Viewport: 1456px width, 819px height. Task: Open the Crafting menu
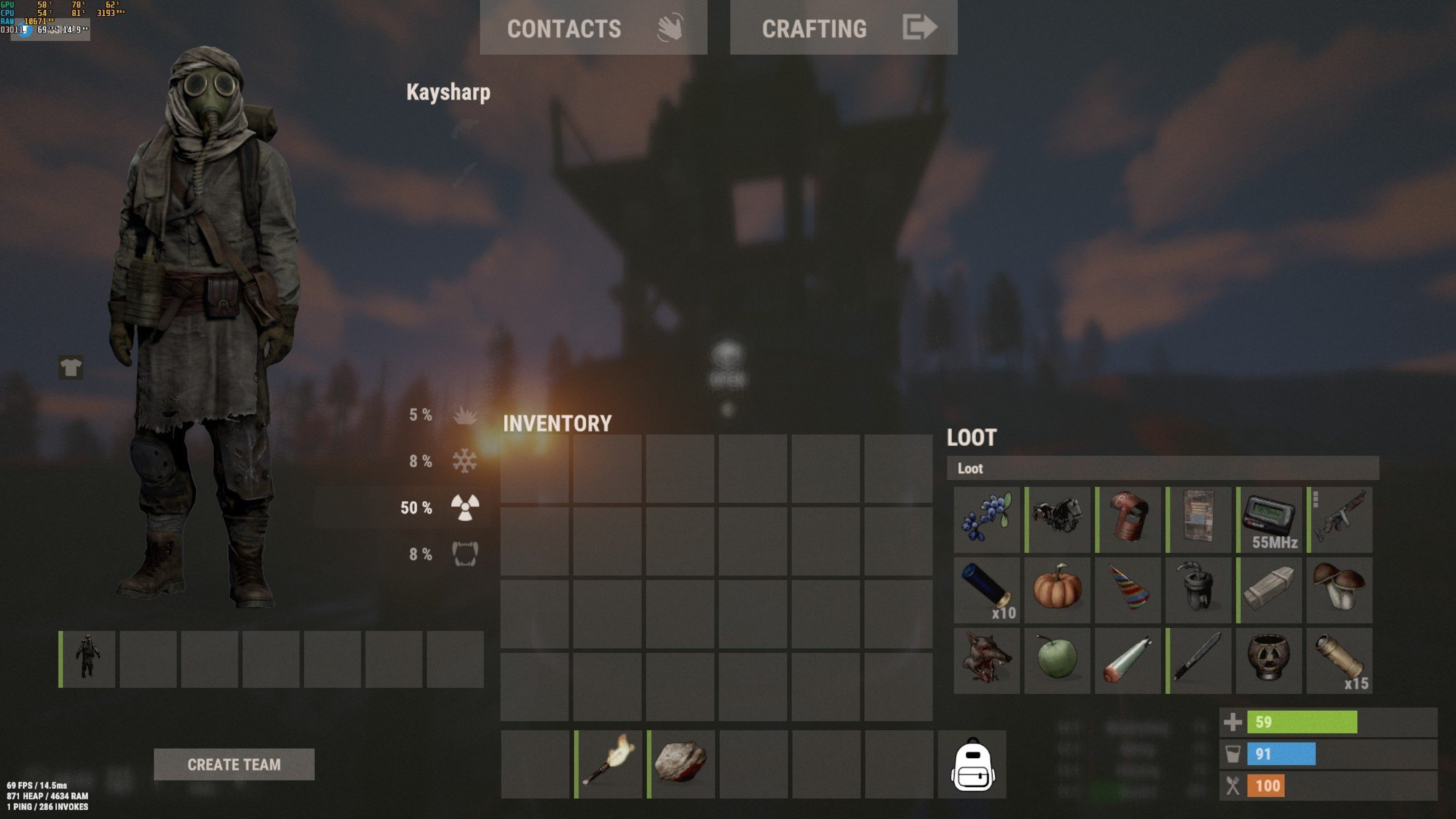coord(843,28)
